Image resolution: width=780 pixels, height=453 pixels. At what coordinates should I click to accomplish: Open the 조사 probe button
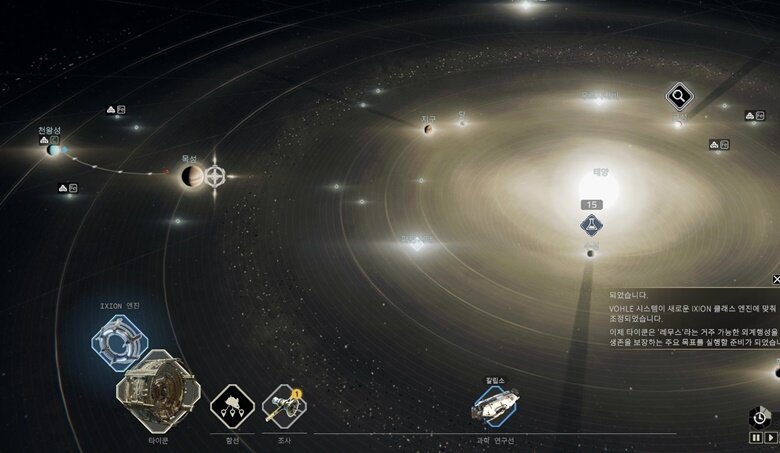click(x=284, y=406)
